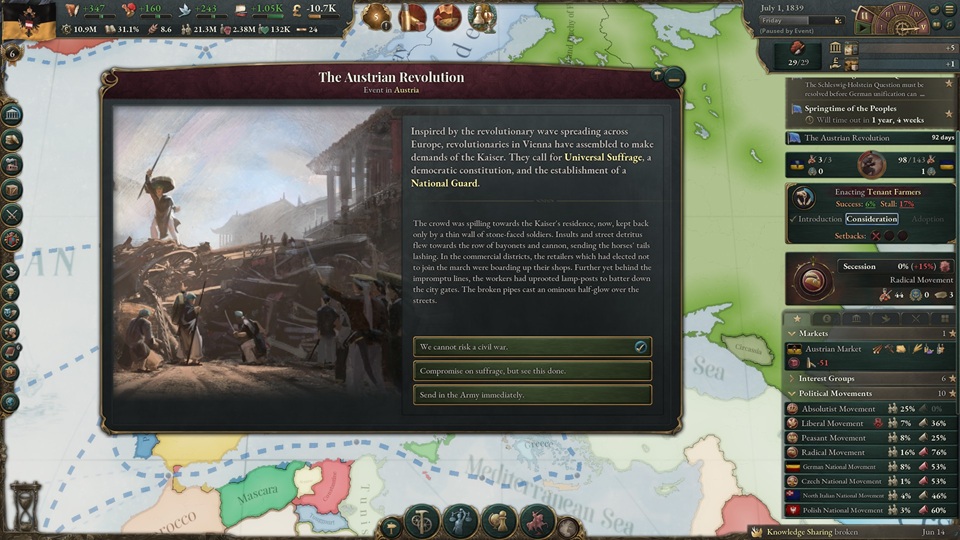Pick "Send in the Army immediately." option
The height and width of the screenshot is (540, 960).
pos(532,395)
